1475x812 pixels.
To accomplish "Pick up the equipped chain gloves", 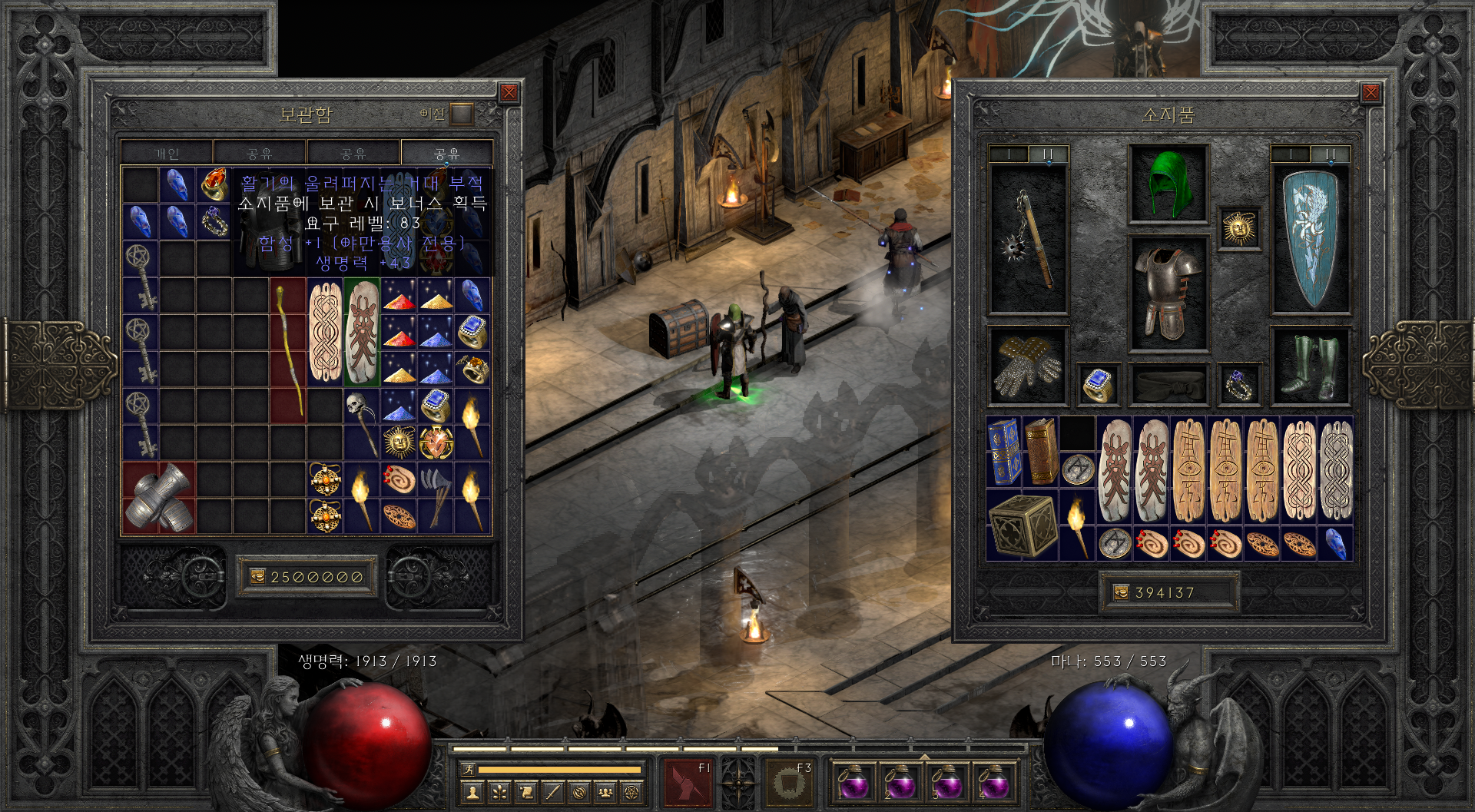I will (x=1028, y=366).
